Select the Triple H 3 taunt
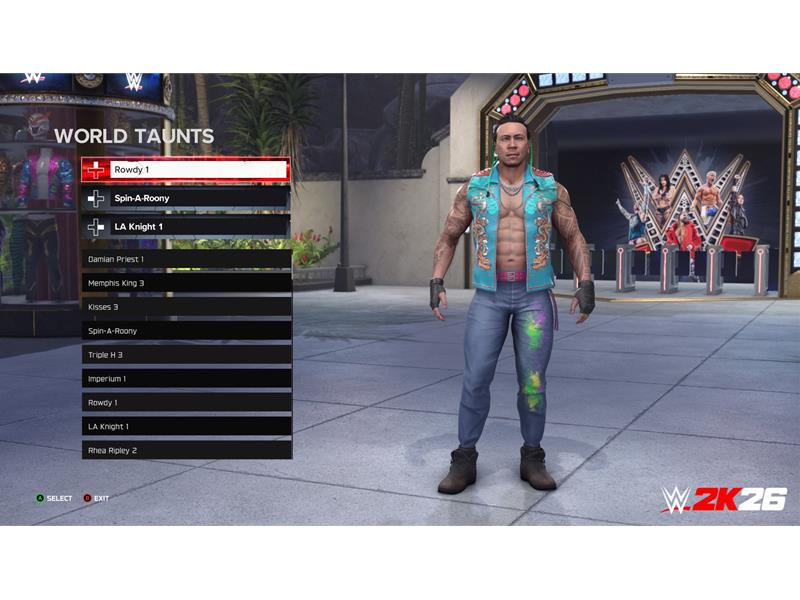The image size is (800, 600). point(186,355)
